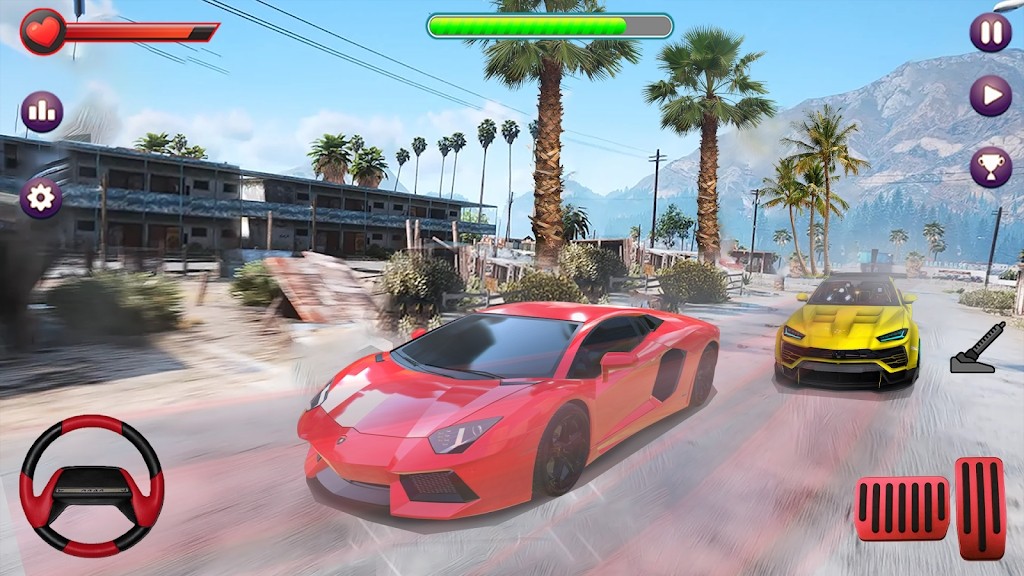Open the gear settings button
The image size is (1024, 576).
pos(41,198)
